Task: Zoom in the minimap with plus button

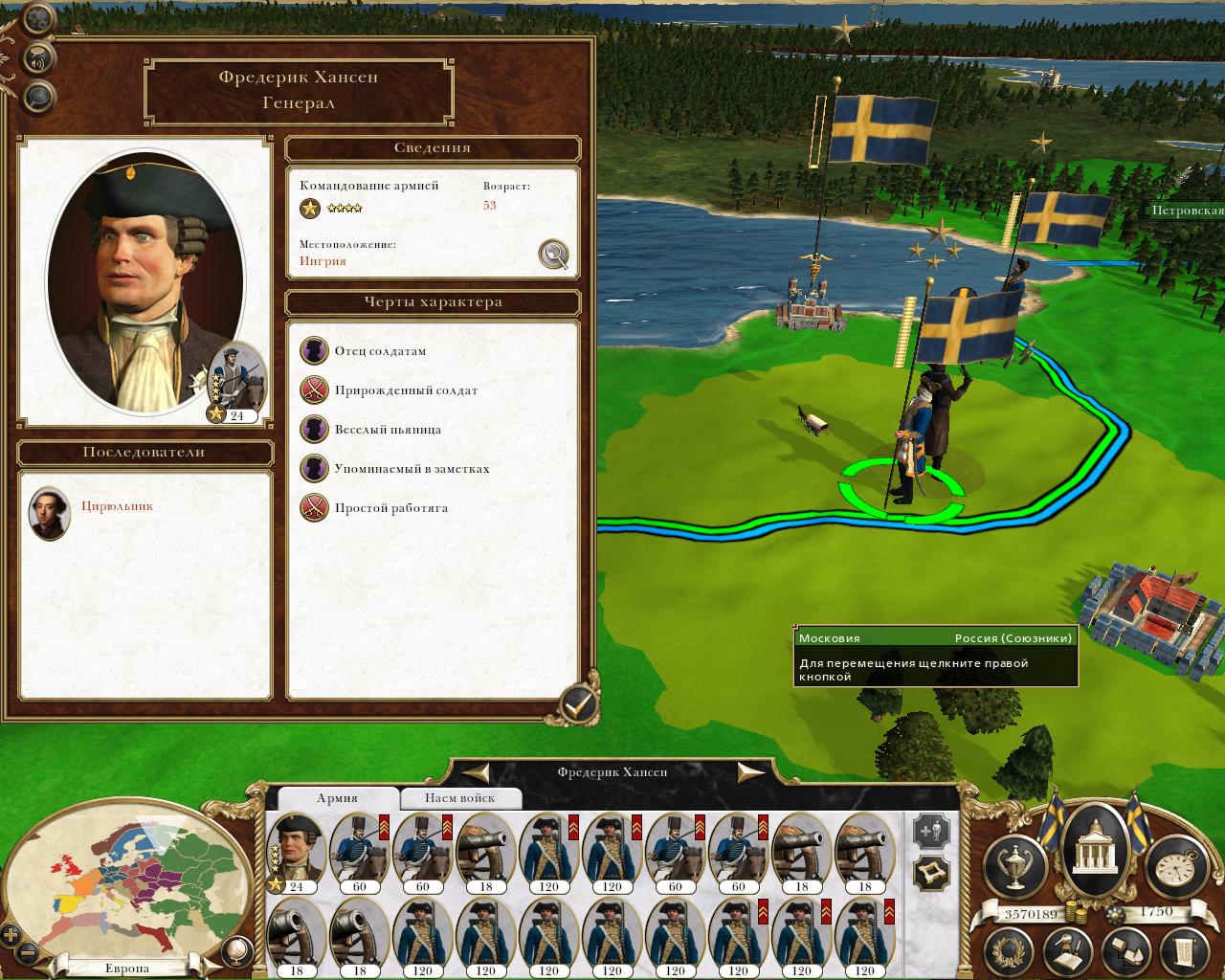Action: [x=11, y=935]
